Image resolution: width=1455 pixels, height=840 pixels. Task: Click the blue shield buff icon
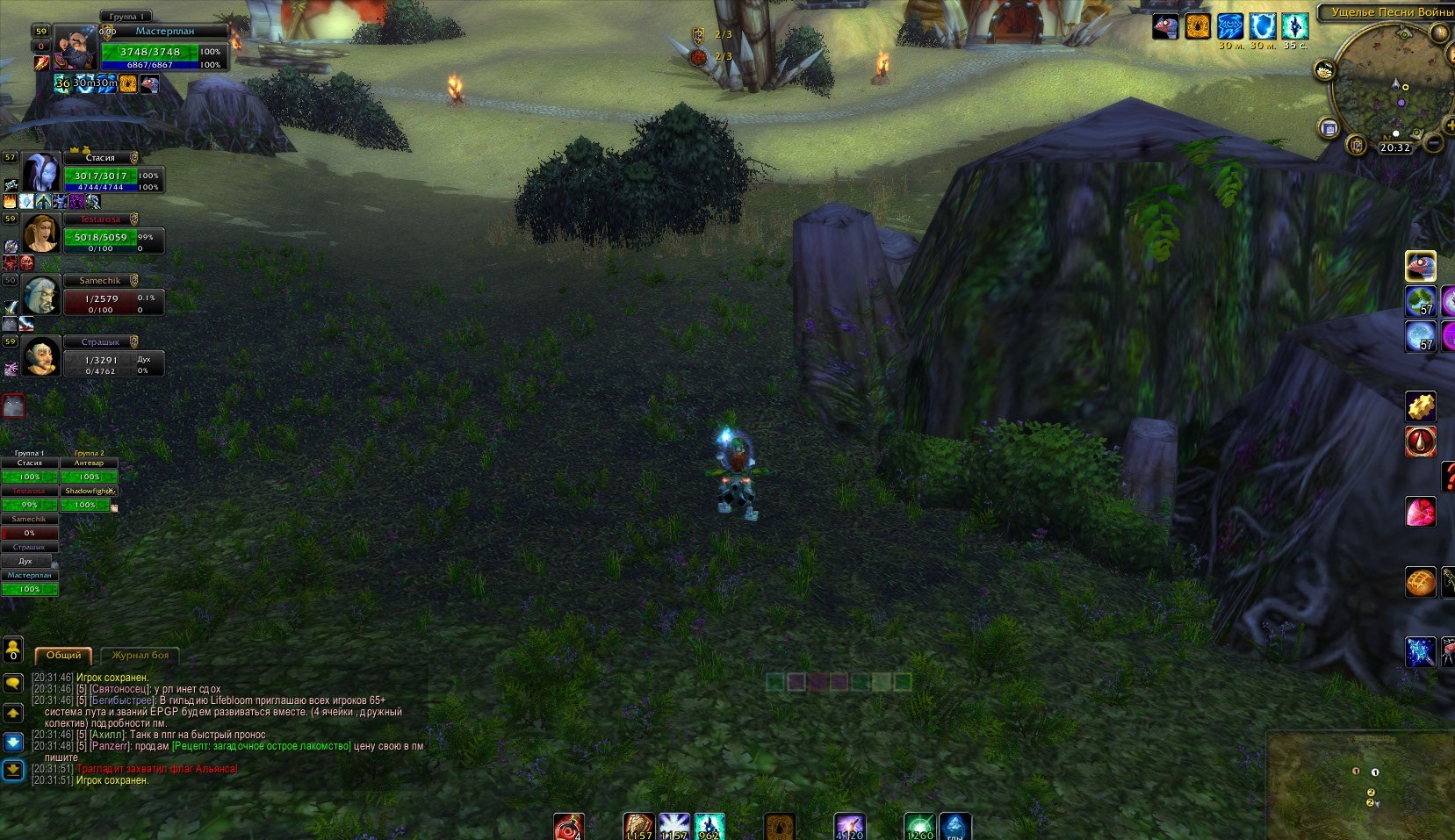[1262, 26]
